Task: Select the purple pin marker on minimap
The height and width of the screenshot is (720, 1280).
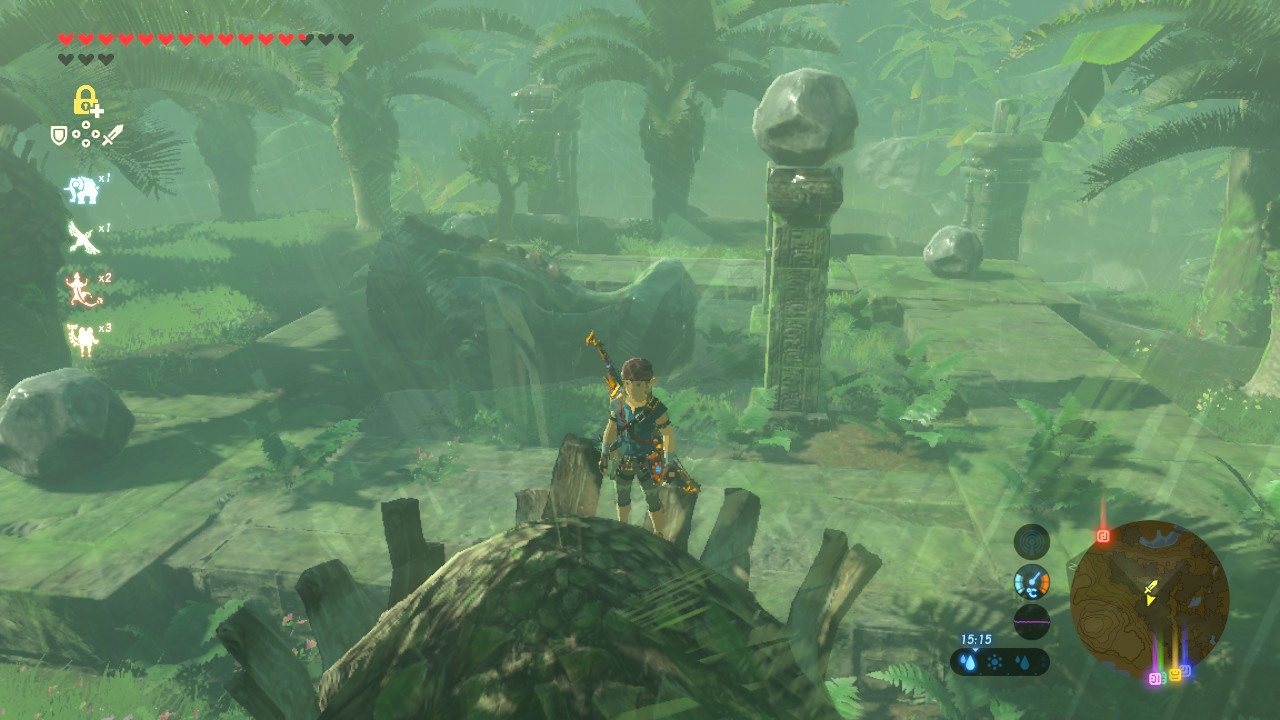Action: (x=1155, y=679)
